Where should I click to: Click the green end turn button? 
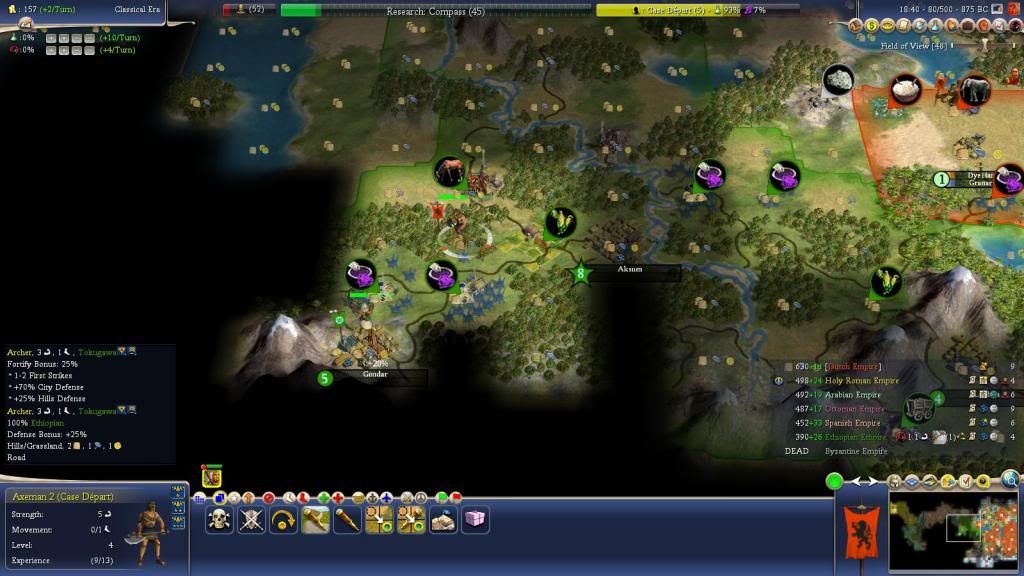coord(834,482)
